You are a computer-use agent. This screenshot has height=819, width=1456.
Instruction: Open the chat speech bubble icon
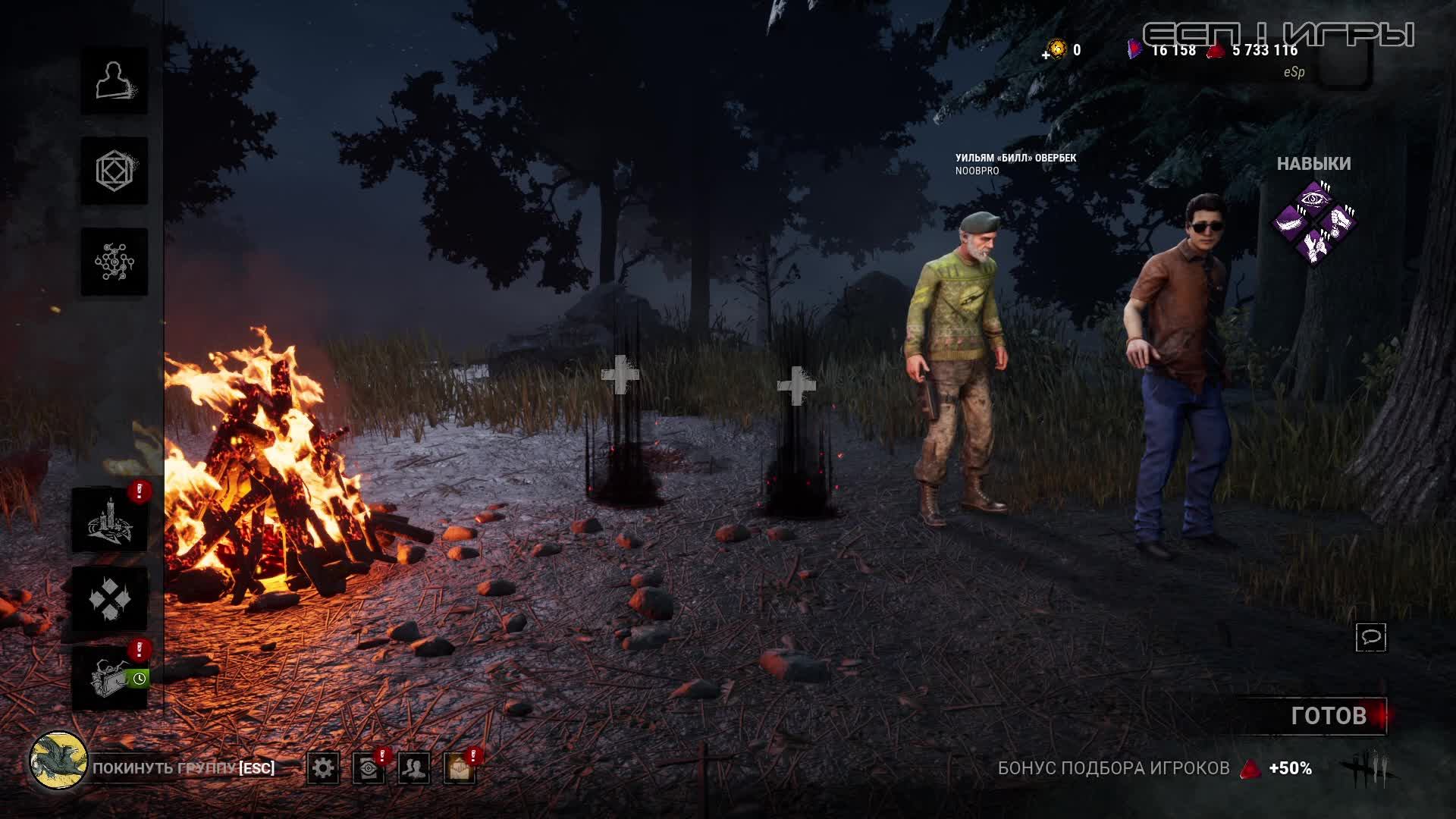pos(1371,638)
